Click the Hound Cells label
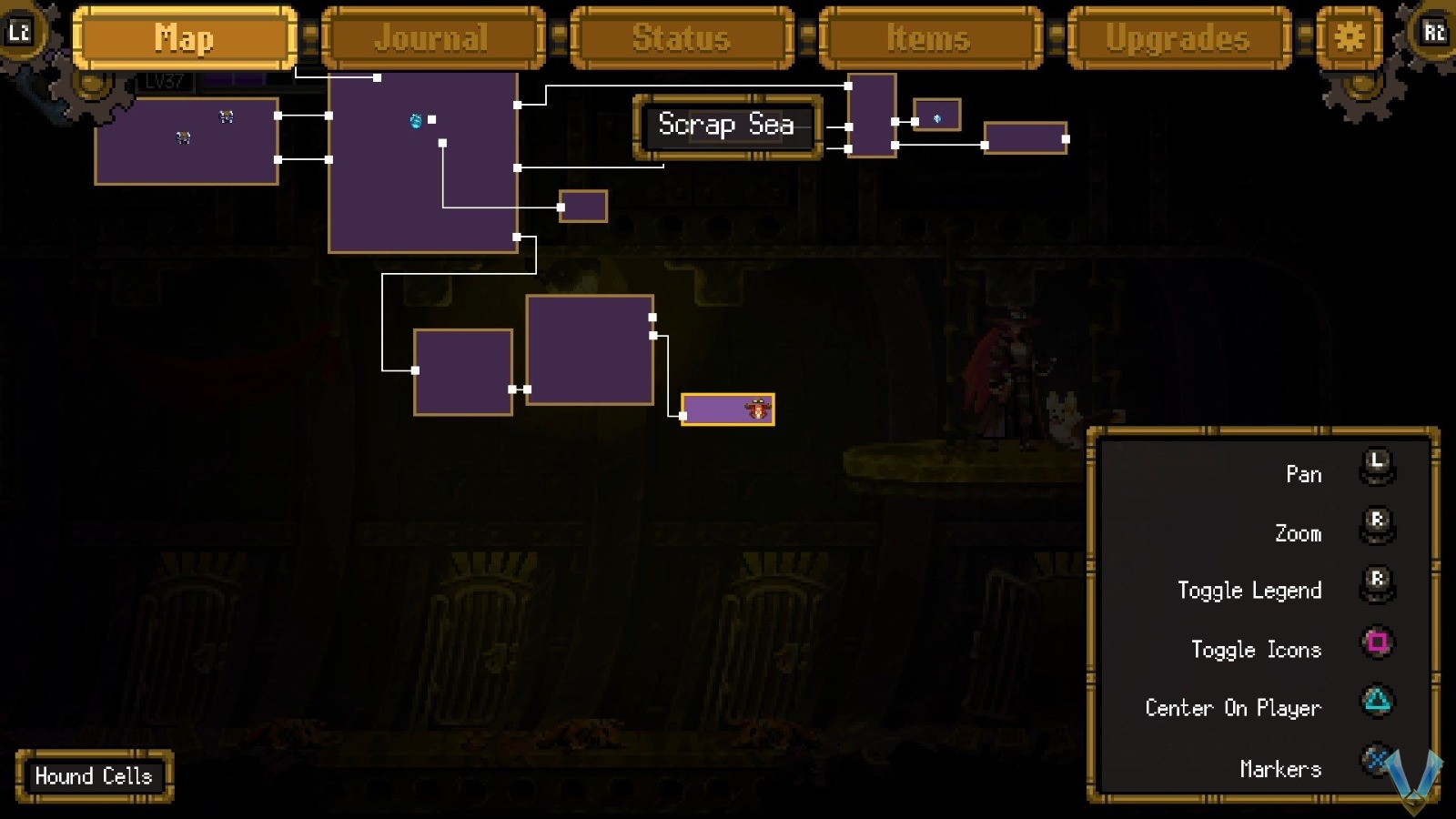Screen dimensions: 1456x819 (x=94, y=776)
